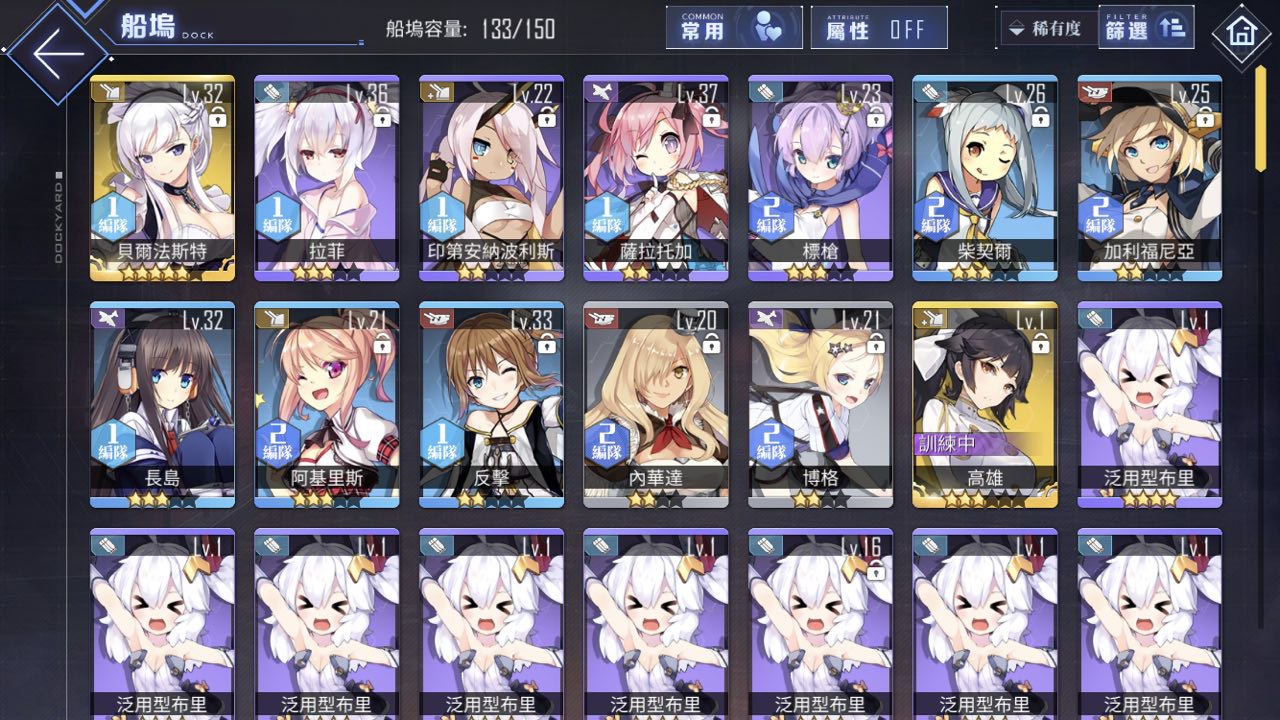Select the 長島 ship card
1280x720 pixels.
pyautogui.click(x=163, y=404)
